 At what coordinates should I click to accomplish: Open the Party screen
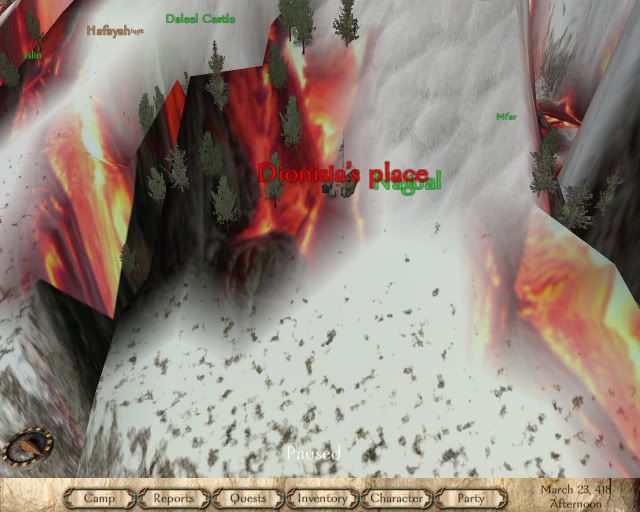pos(470,497)
